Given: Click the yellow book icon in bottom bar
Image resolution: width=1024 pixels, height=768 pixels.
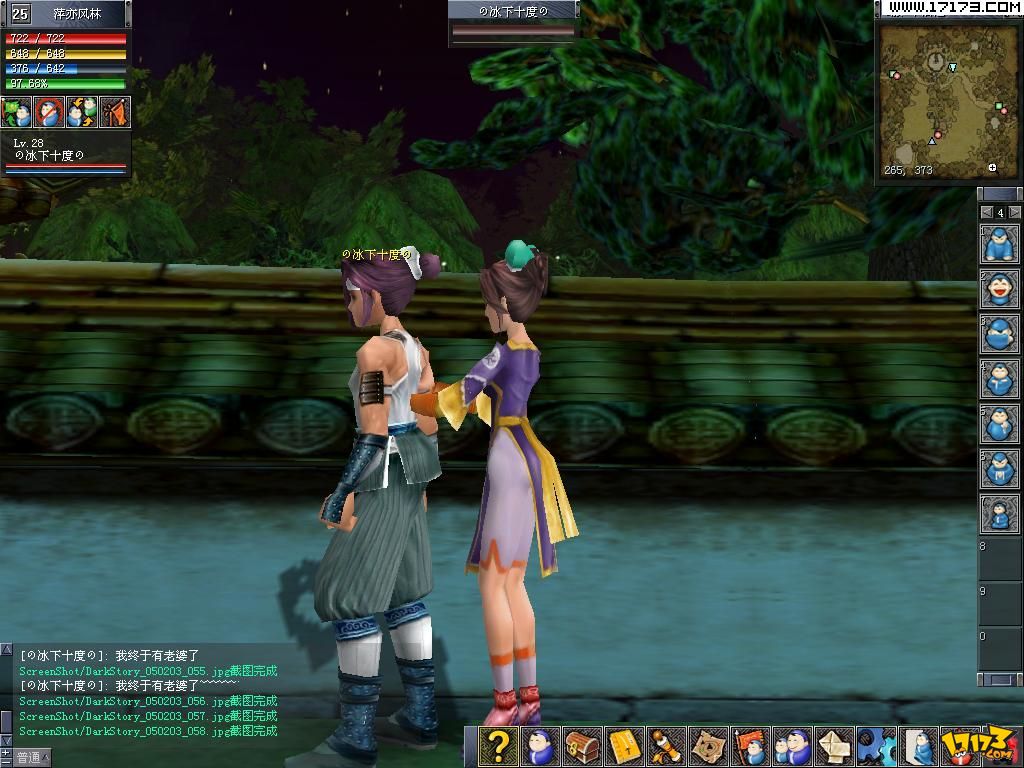Looking at the screenshot, I should click(624, 747).
